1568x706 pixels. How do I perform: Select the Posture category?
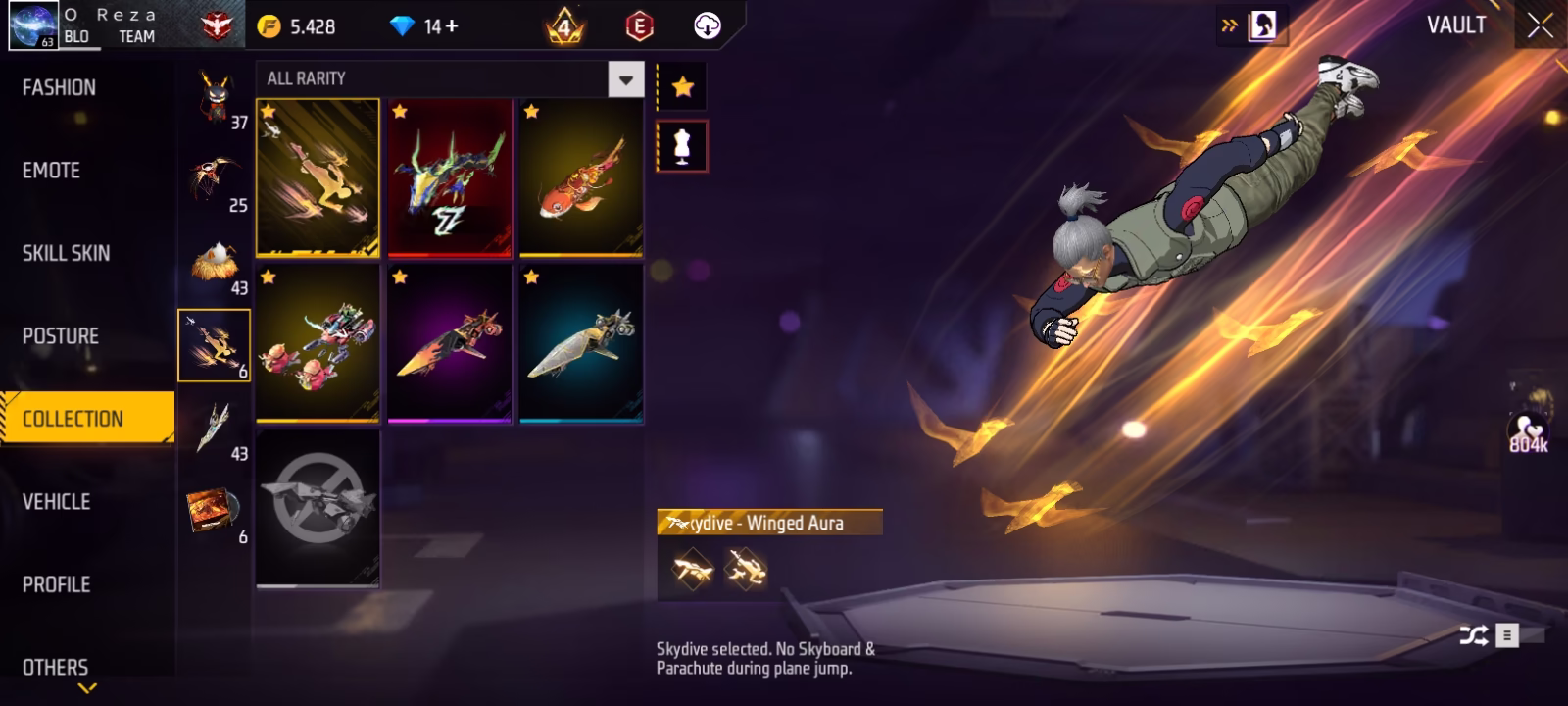pyautogui.click(x=61, y=336)
